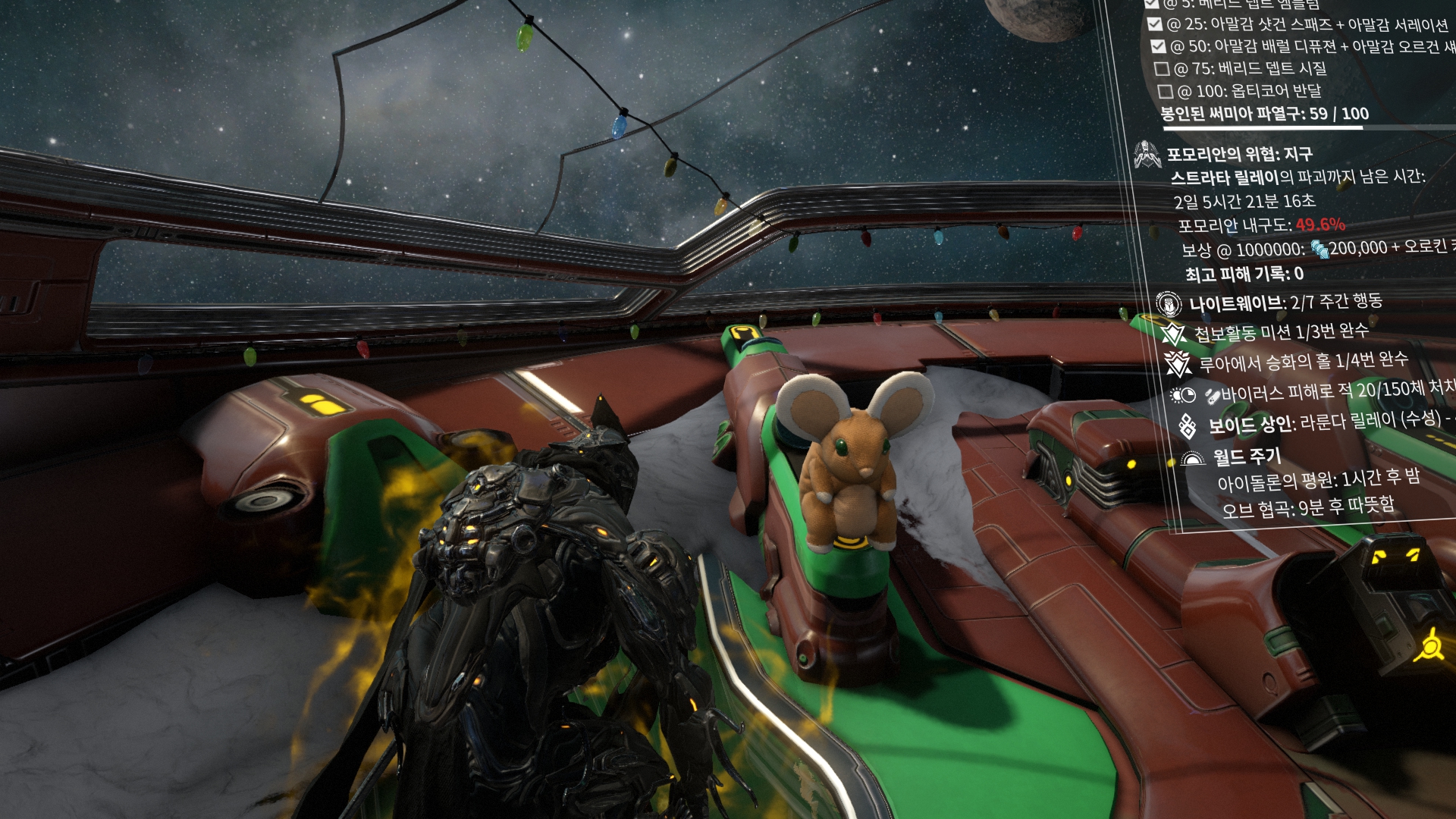Open the 포모리안의 위협: 지구 event entry

tap(1239, 155)
